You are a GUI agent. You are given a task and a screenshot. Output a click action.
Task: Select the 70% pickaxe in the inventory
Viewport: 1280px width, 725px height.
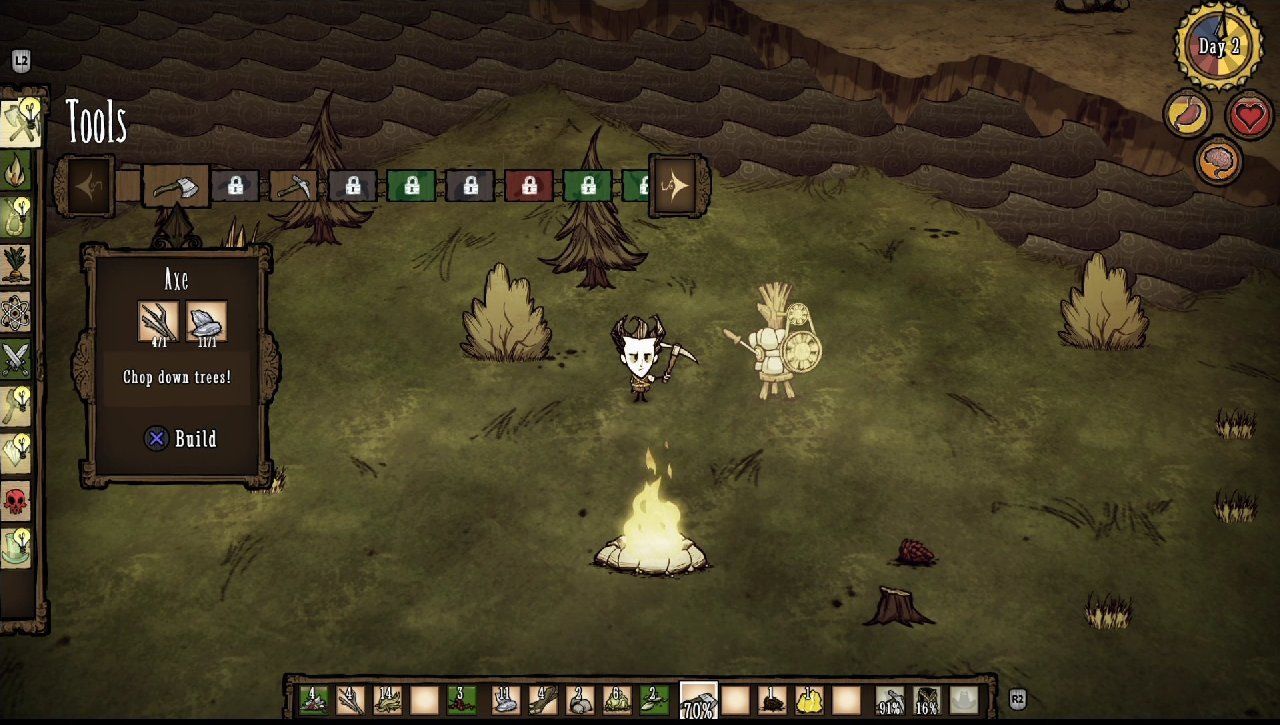coord(697,700)
